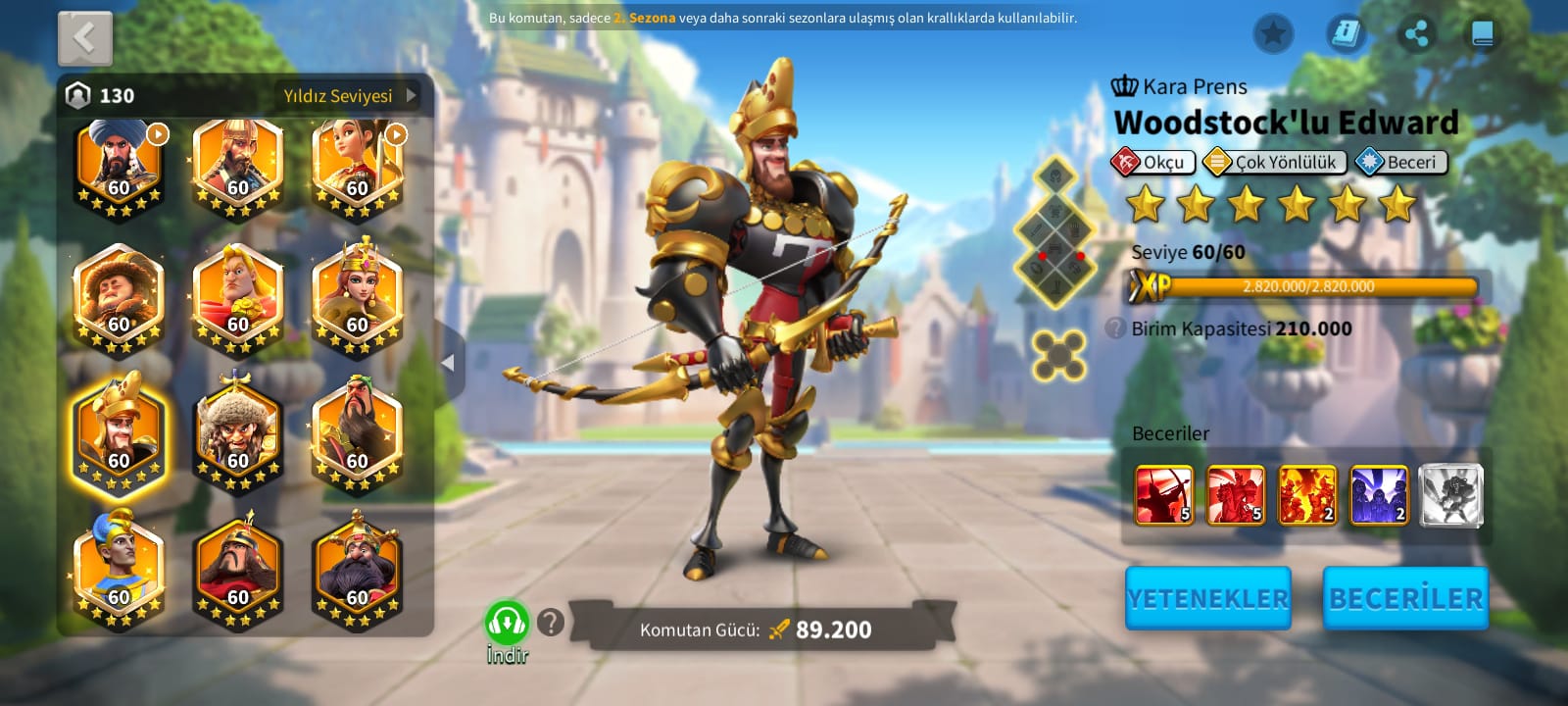Image resolution: width=1568 pixels, height=706 pixels.
Task: Open the book icon at top right
Action: pos(1482,34)
